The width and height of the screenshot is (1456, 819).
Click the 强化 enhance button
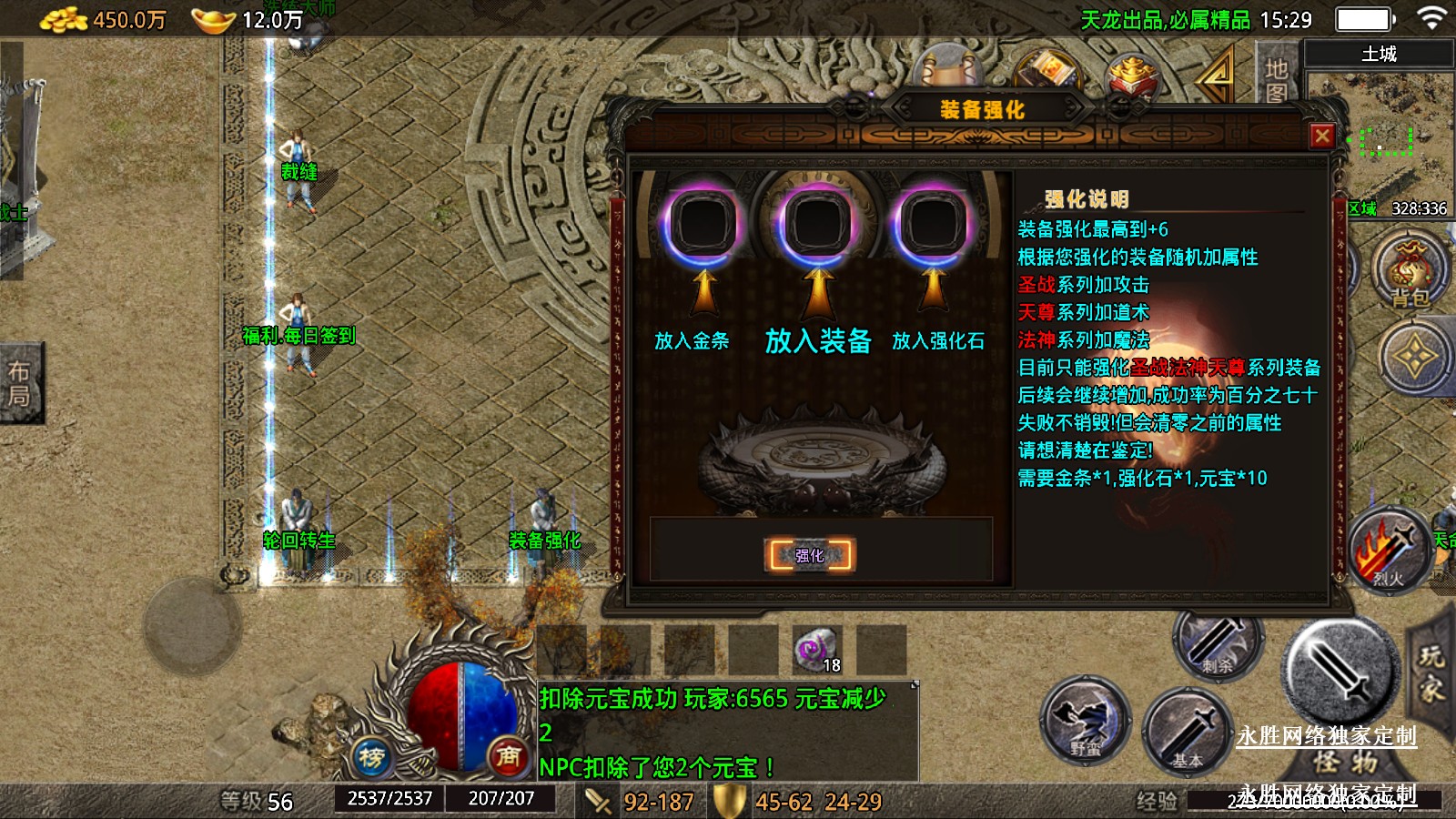pyautogui.click(x=810, y=555)
